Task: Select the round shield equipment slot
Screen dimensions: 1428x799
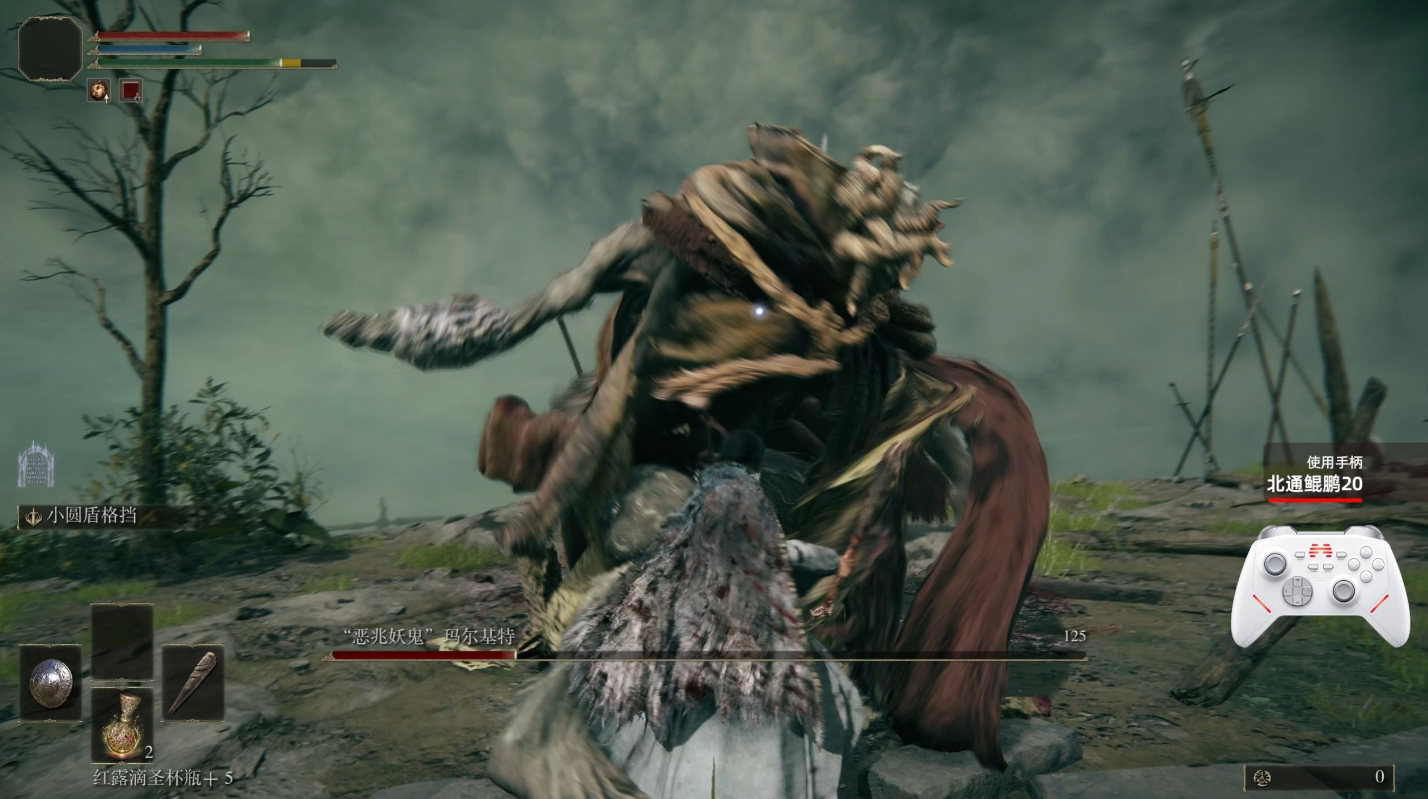Action: click(x=50, y=683)
